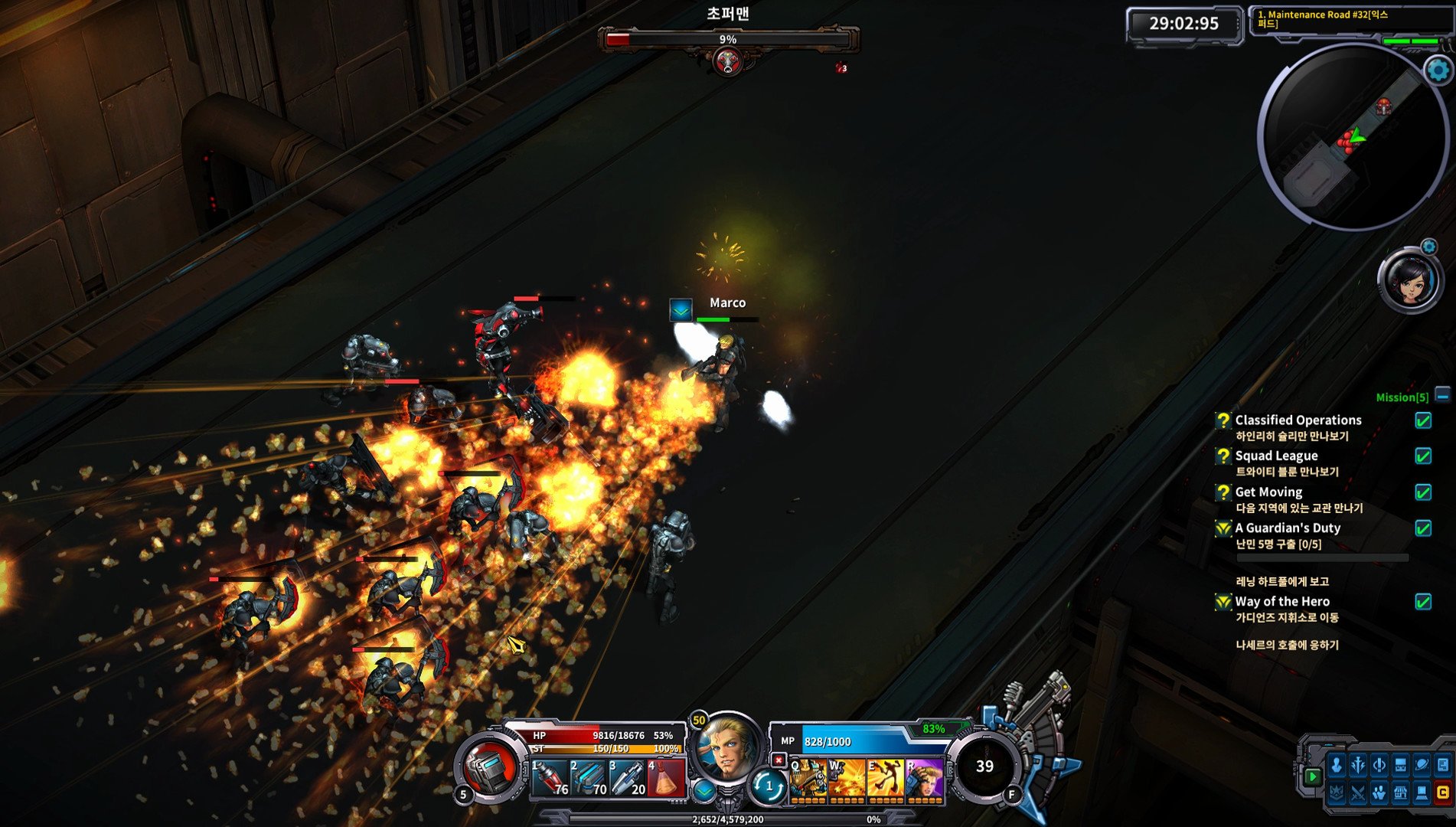Open the red cash shop button
Screen dimensions: 1456x827
coord(1443,793)
